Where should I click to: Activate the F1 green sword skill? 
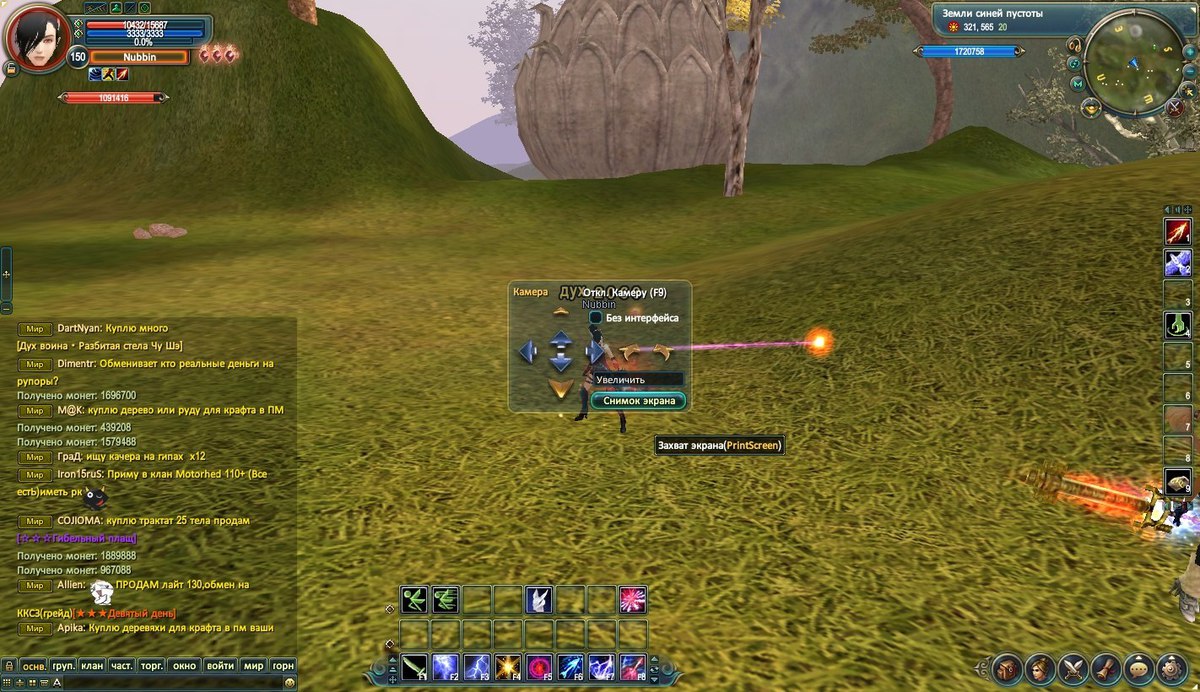coord(414,666)
